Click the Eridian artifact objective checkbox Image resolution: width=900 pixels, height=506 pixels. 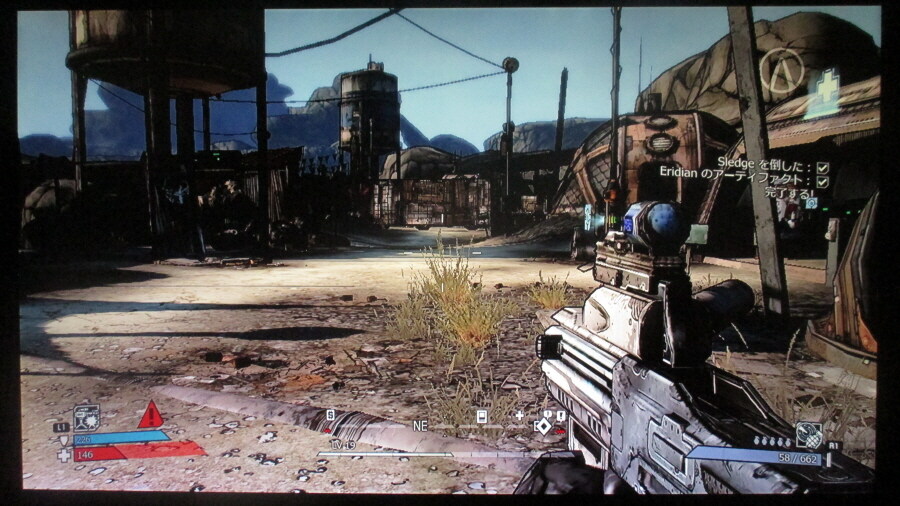point(823,182)
